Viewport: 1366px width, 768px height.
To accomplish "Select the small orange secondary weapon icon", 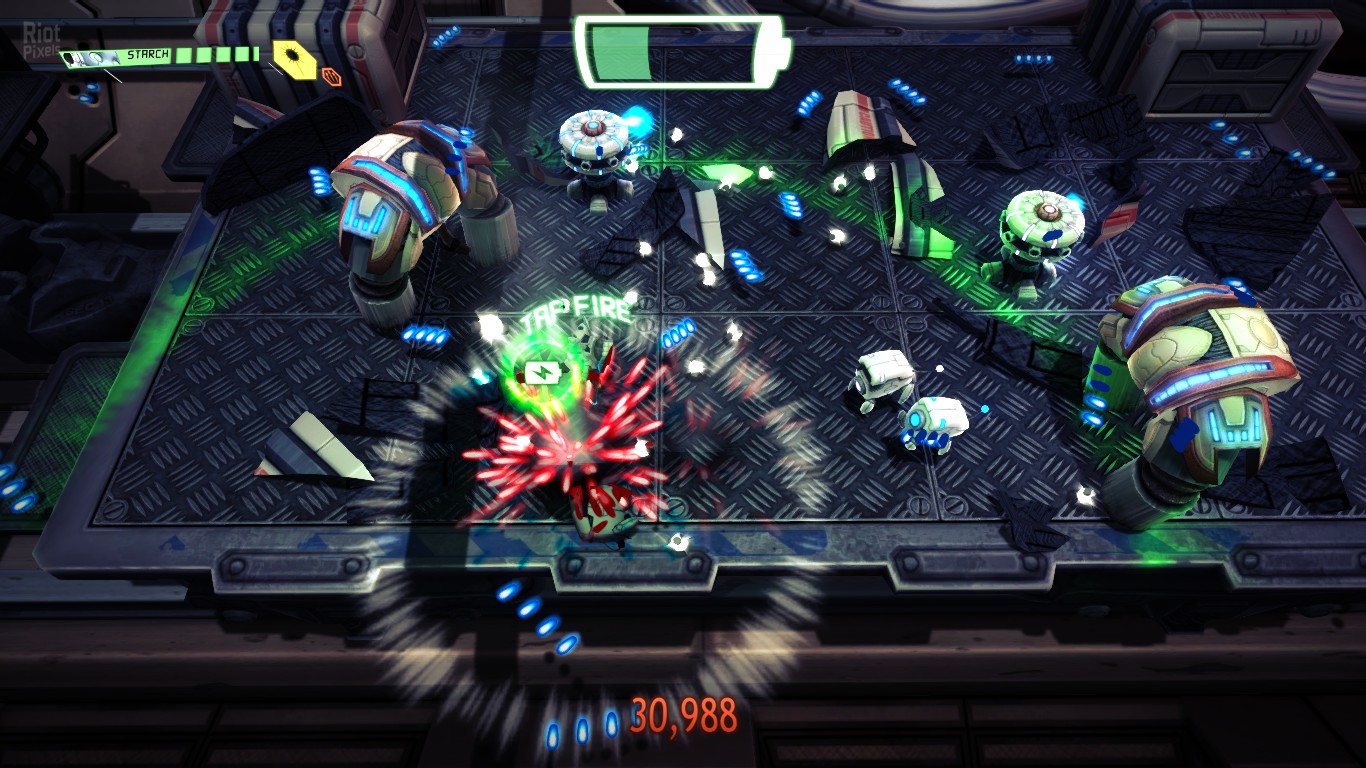I will 331,74.
